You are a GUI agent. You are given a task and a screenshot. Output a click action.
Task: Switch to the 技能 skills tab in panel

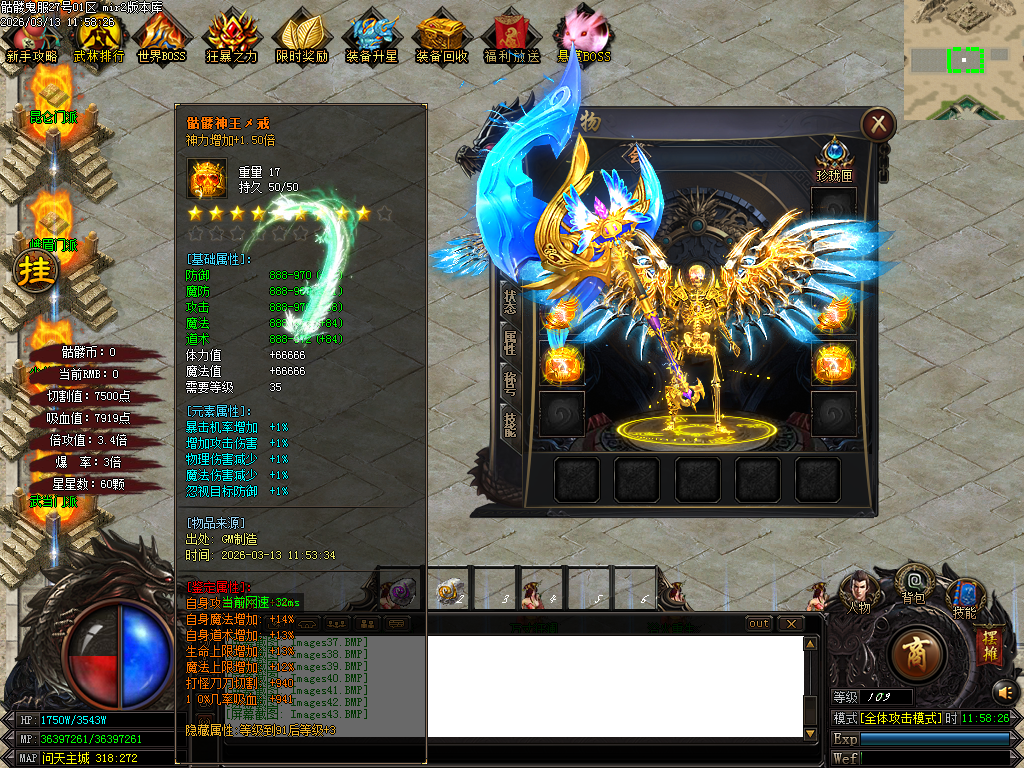[510, 426]
